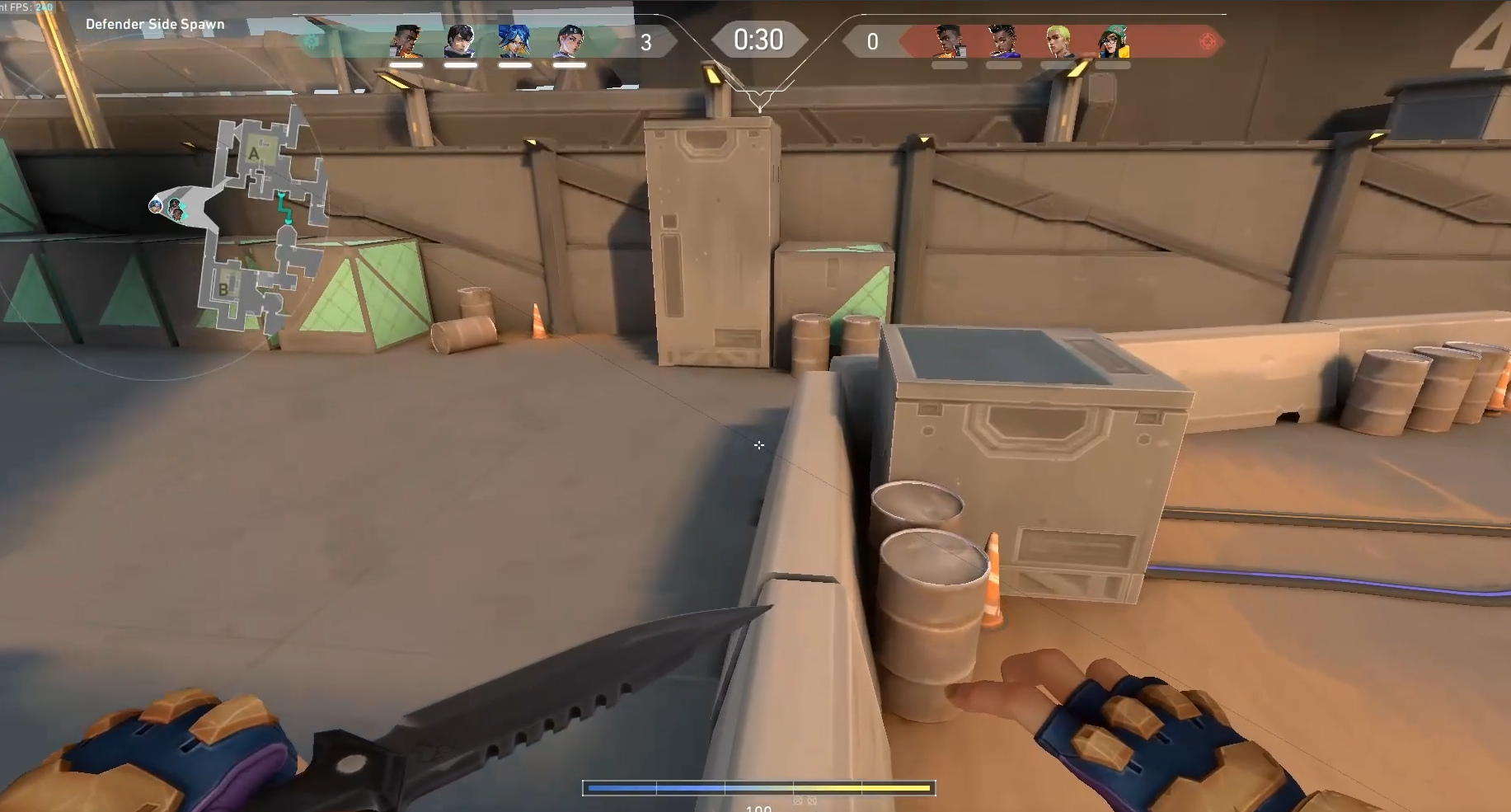Click the blue-to-yellow ultimate charge bar
Viewport: 1511px width, 812px height.
tap(758, 788)
